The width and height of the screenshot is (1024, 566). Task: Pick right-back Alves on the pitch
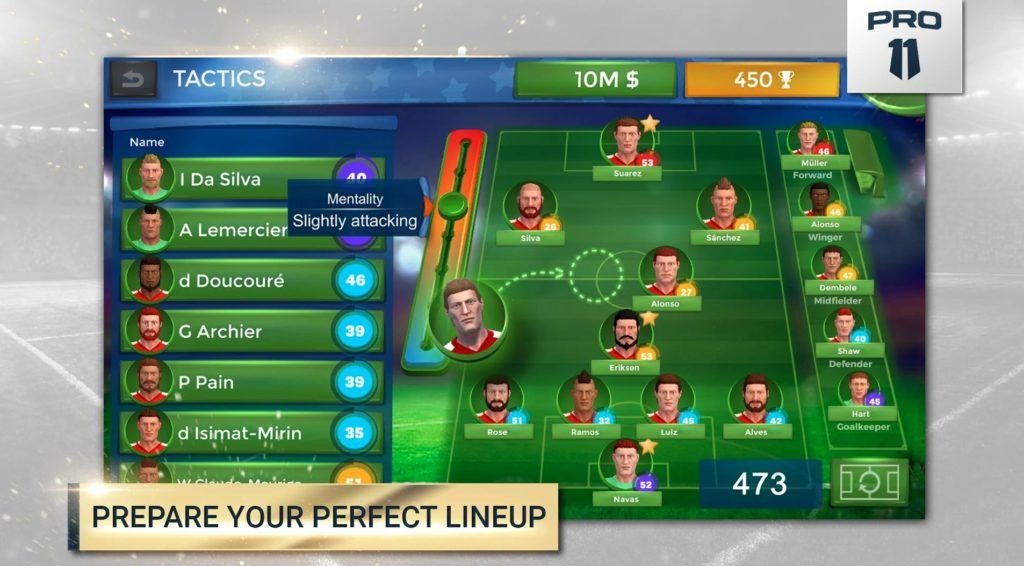(756, 400)
